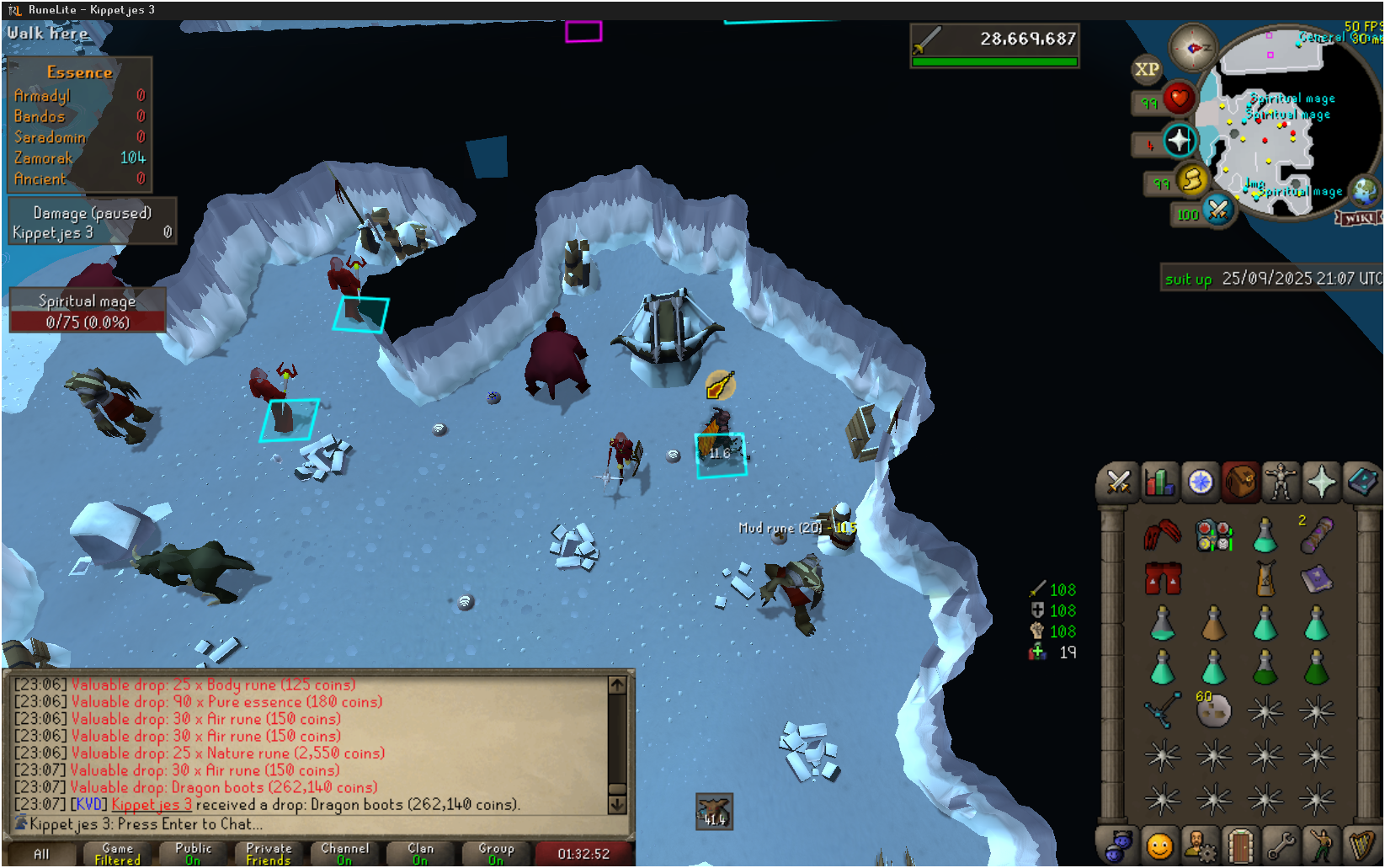Open the Prayer tab
Screen dimensions: 1385x868
(x=1321, y=482)
